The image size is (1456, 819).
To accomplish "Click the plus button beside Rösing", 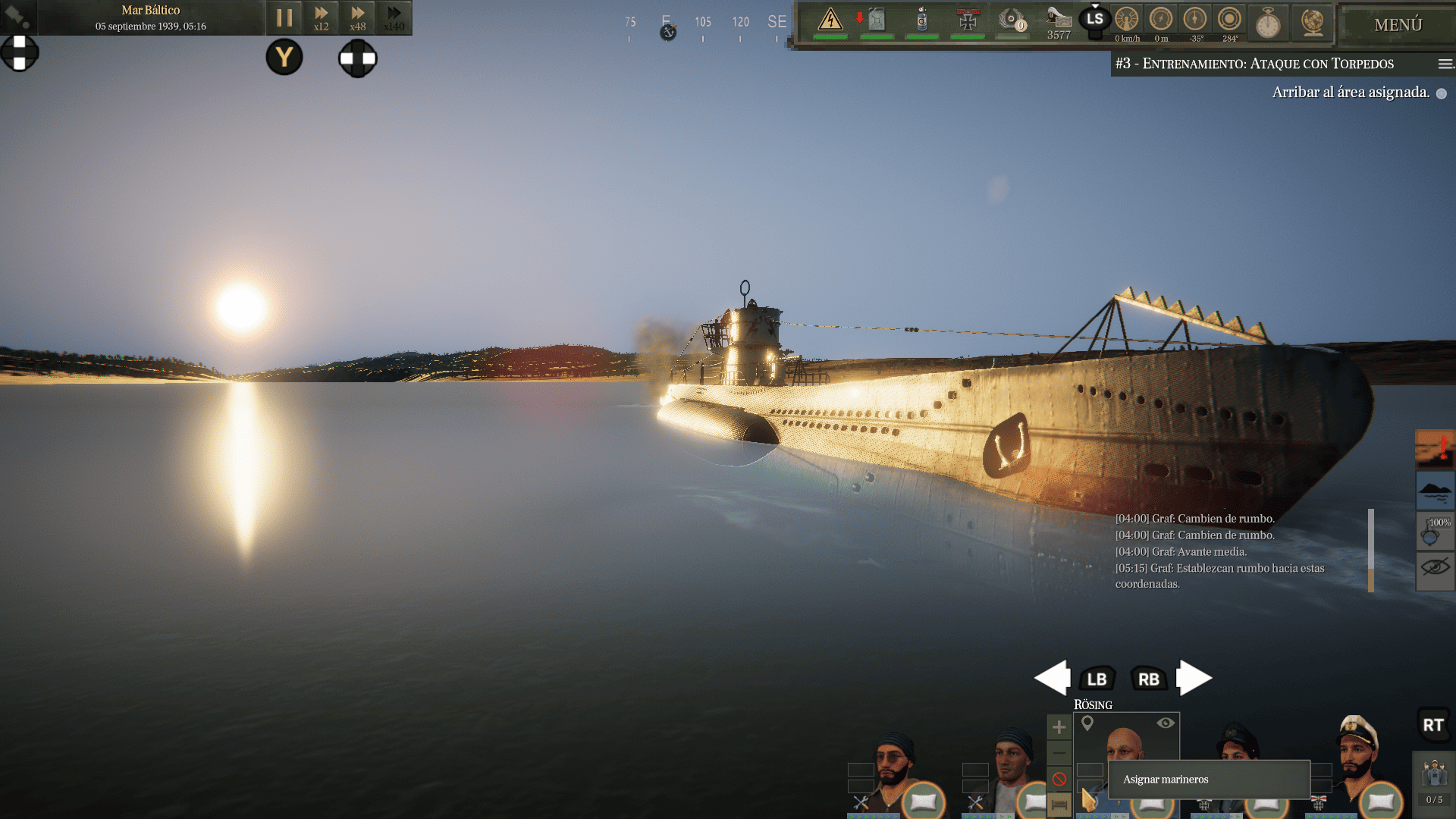I will point(1059,728).
